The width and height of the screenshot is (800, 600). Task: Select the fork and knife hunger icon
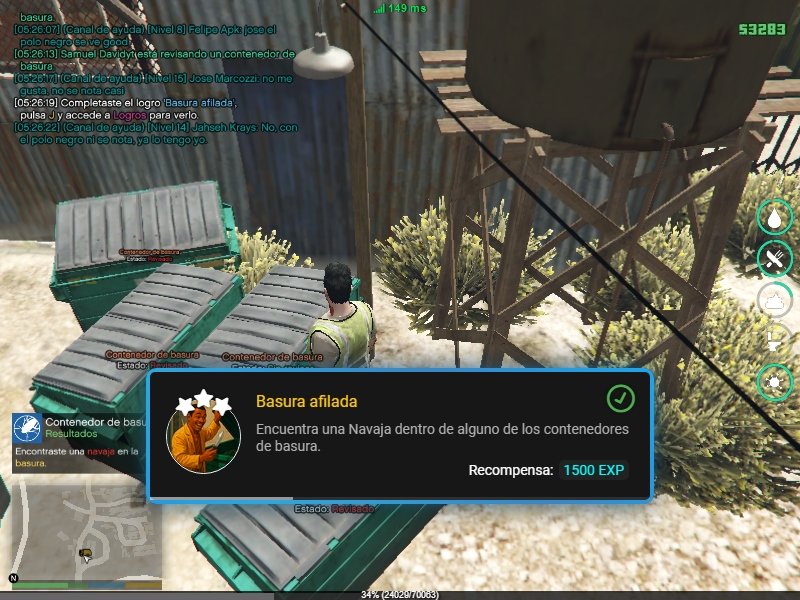tap(775, 257)
